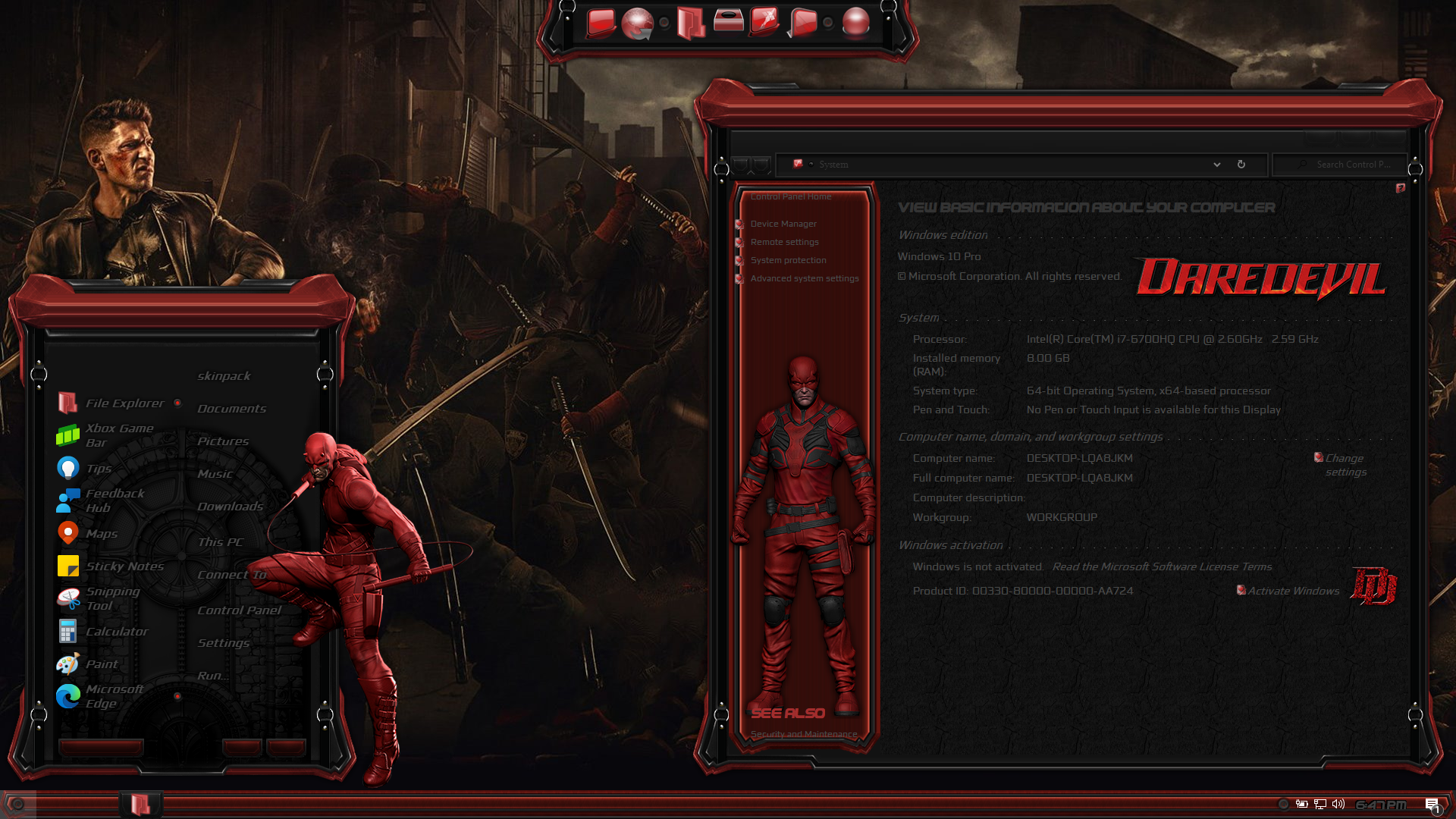This screenshot has width=1456, height=819.
Task: Open the Paint application entry
Action: click(101, 664)
